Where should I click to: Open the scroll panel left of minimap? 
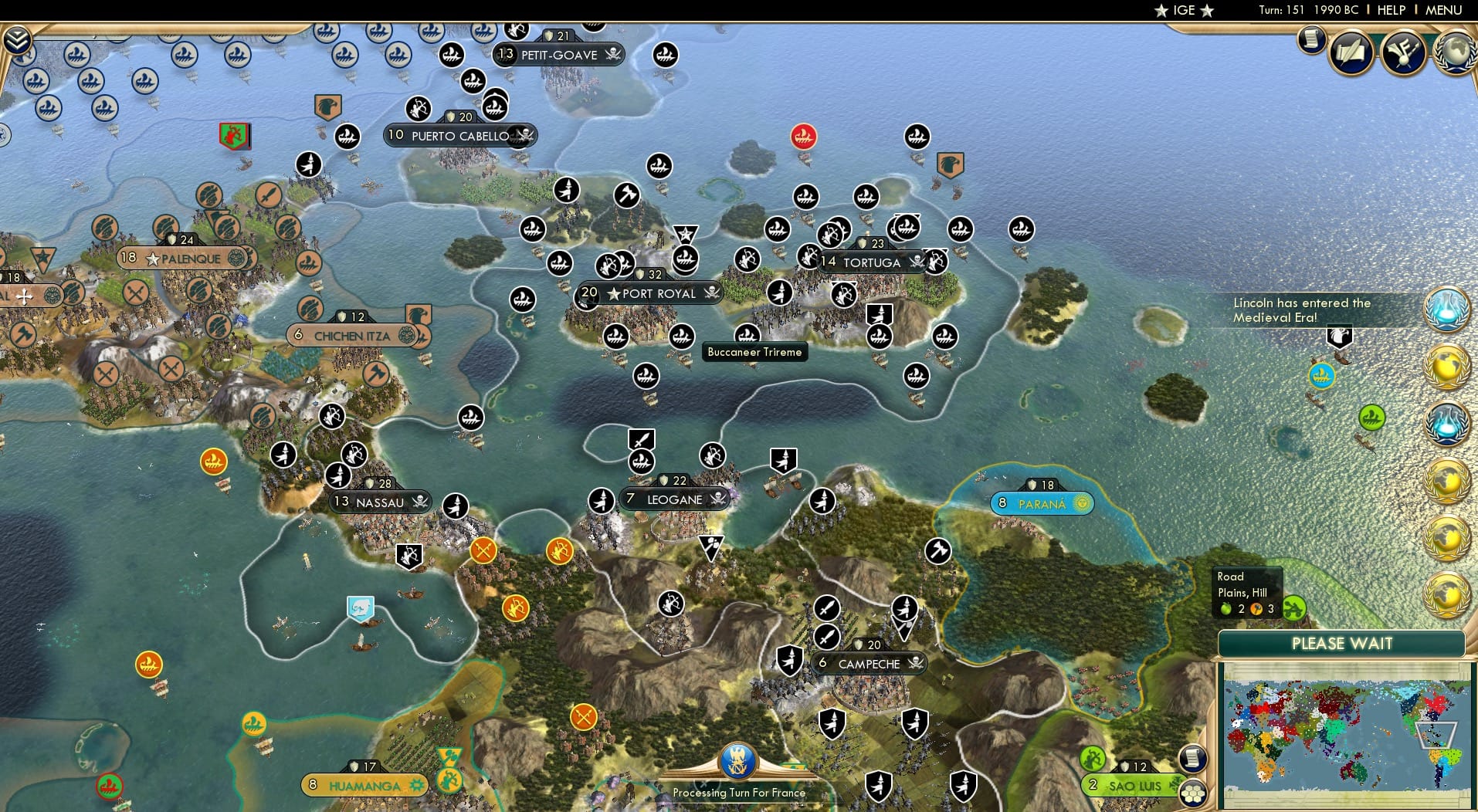click(1193, 759)
